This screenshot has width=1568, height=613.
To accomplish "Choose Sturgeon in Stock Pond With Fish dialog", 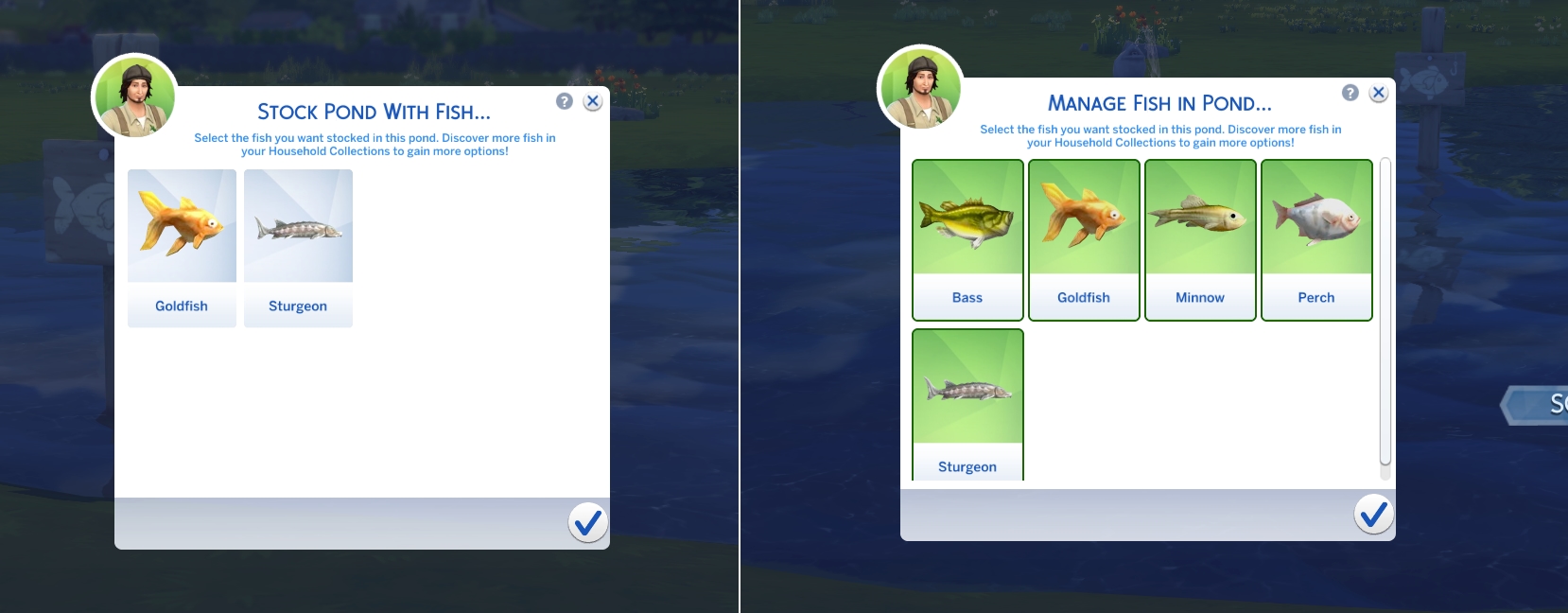I will coord(298,248).
